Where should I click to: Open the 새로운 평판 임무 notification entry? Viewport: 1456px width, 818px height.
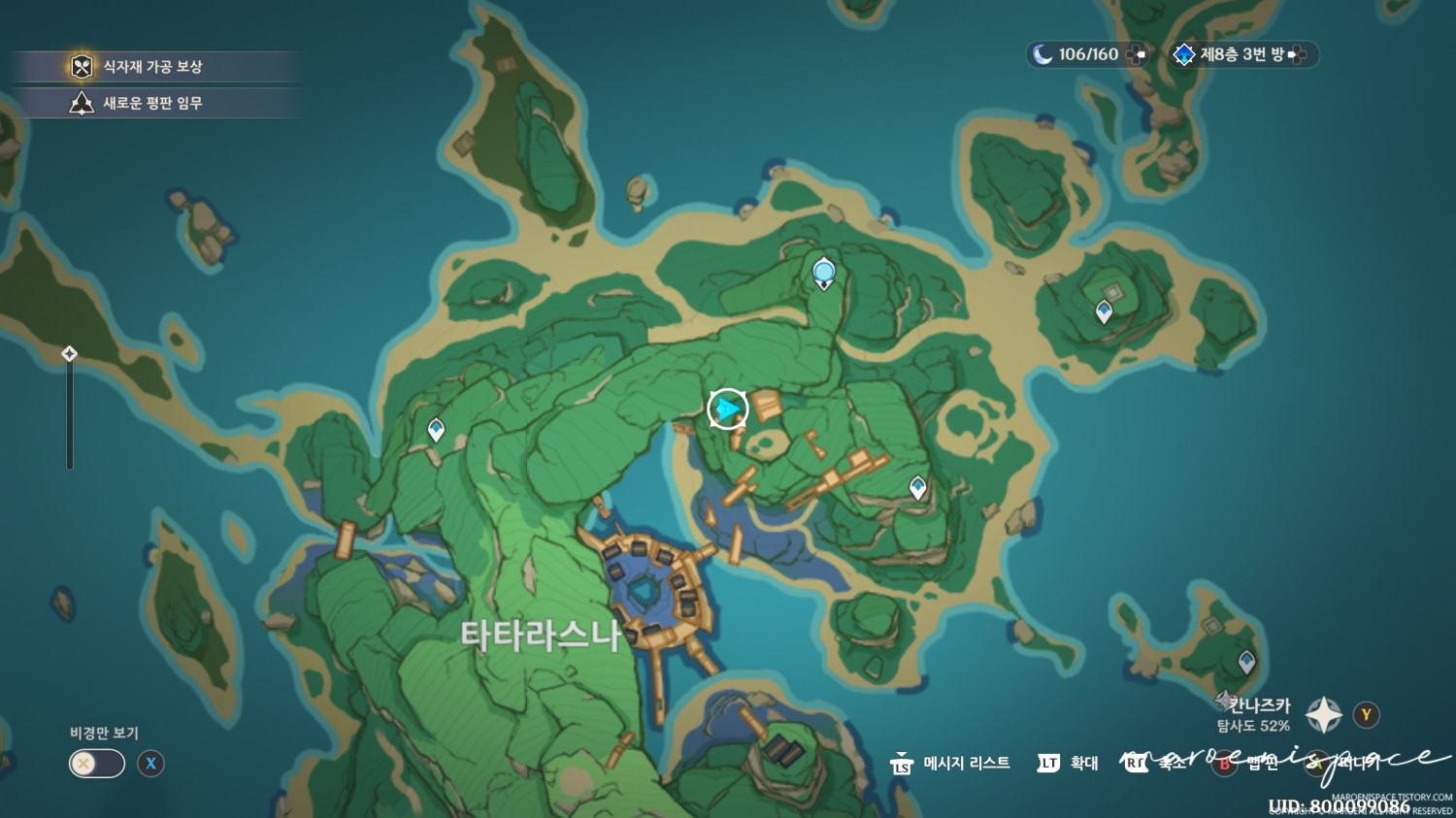[155, 103]
